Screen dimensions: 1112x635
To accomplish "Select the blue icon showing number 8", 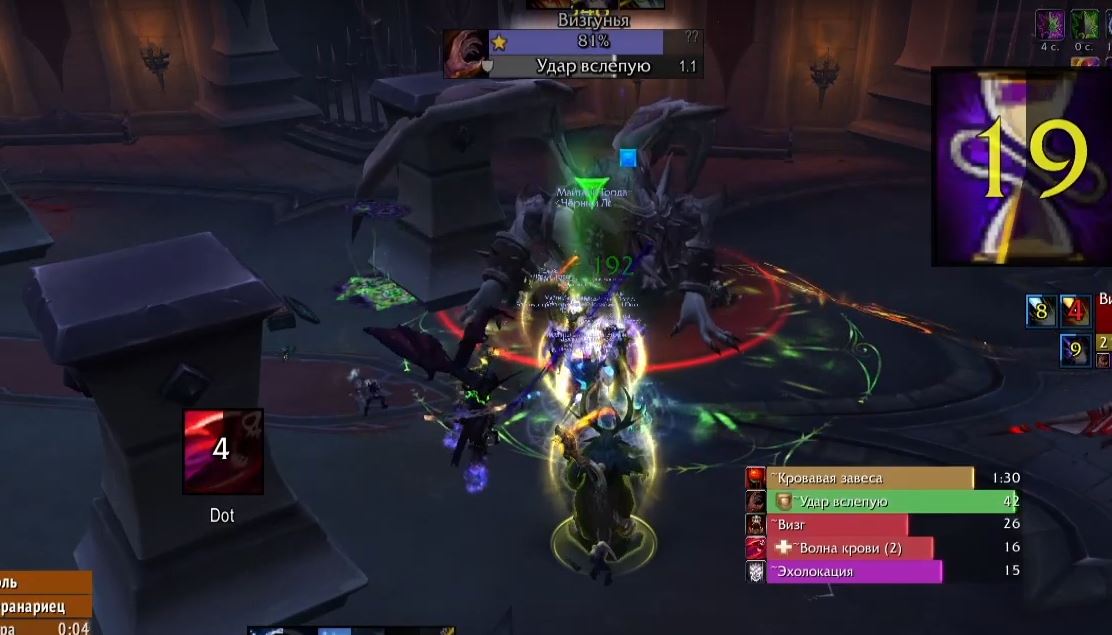I will pyautogui.click(x=1041, y=311).
